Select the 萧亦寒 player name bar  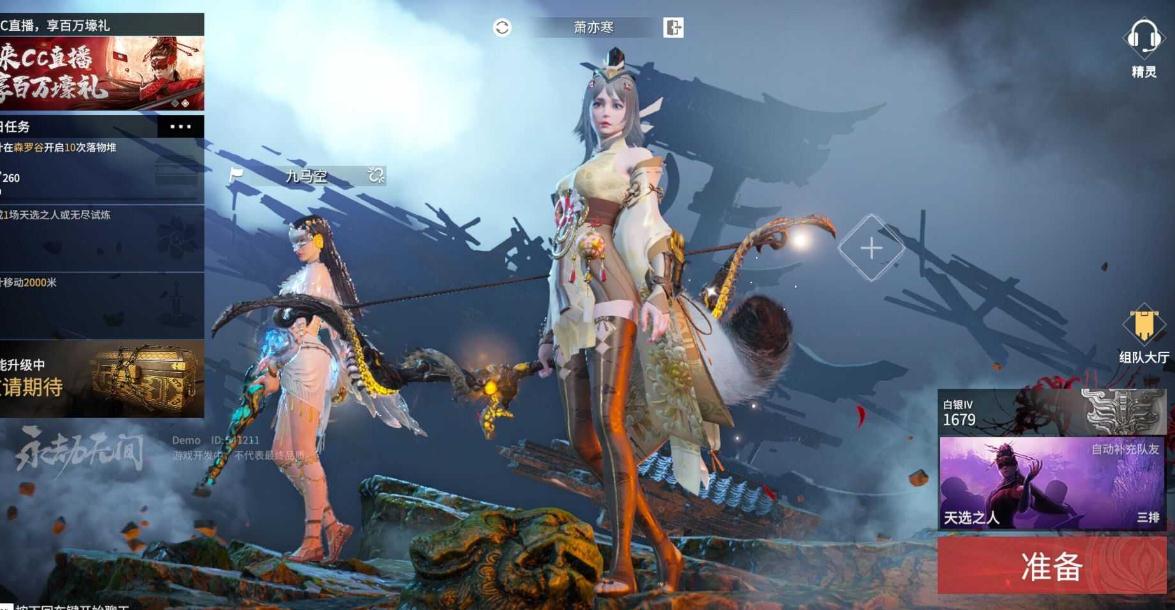coord(593,28)
